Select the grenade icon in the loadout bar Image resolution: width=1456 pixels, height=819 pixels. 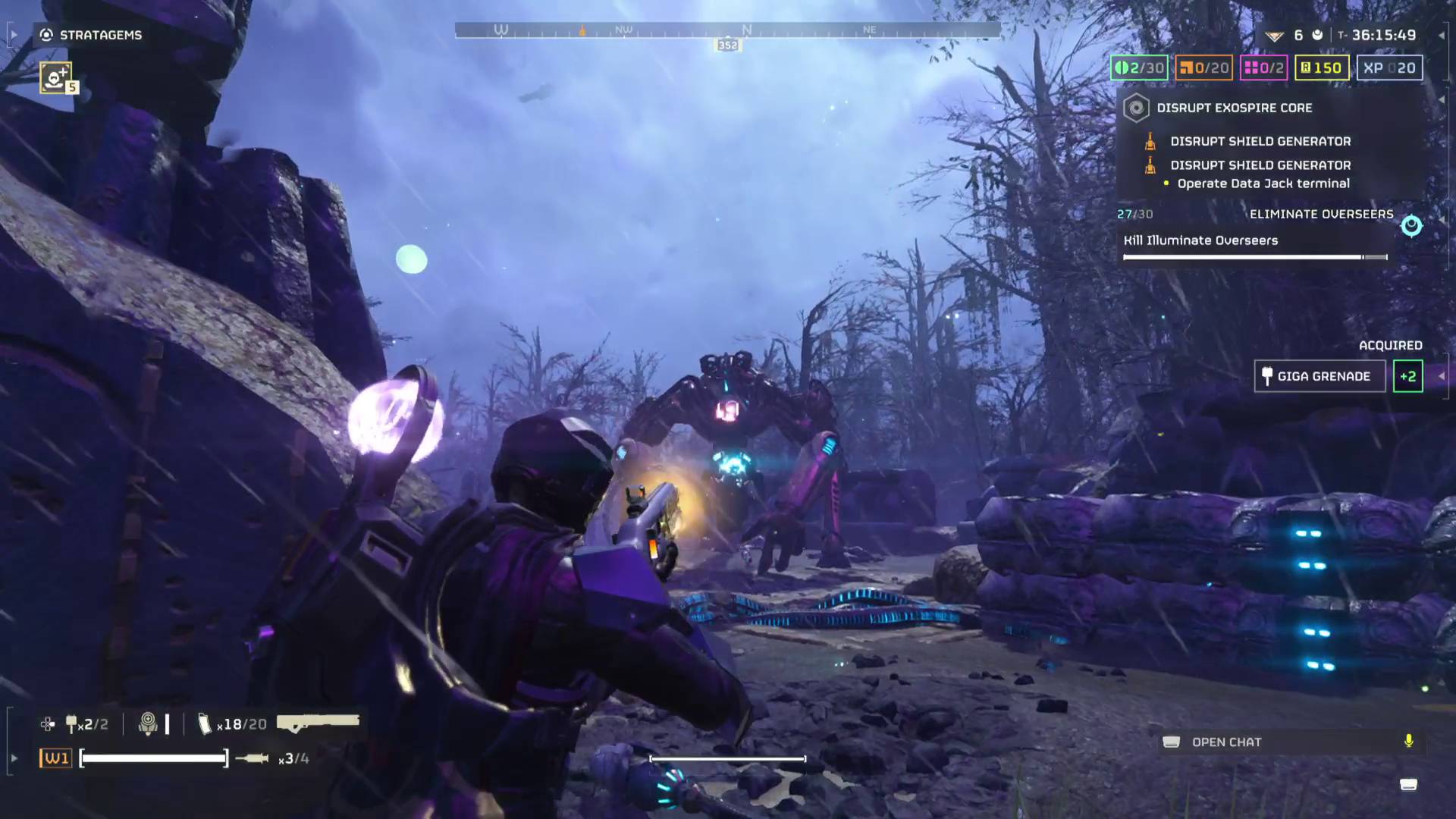72,724
